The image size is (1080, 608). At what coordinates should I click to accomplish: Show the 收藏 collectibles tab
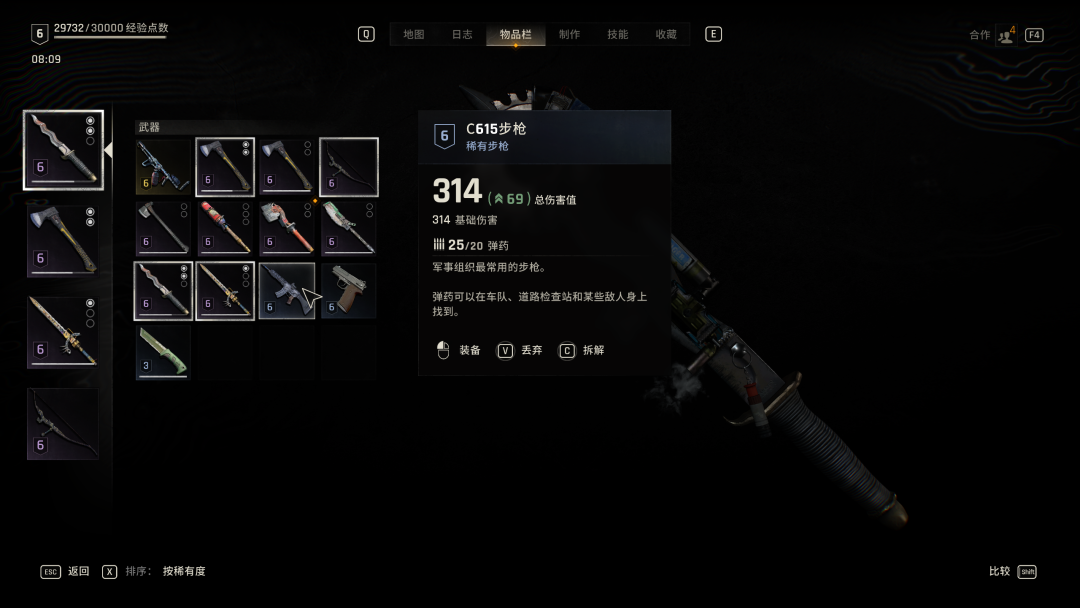tap(666, 34)
